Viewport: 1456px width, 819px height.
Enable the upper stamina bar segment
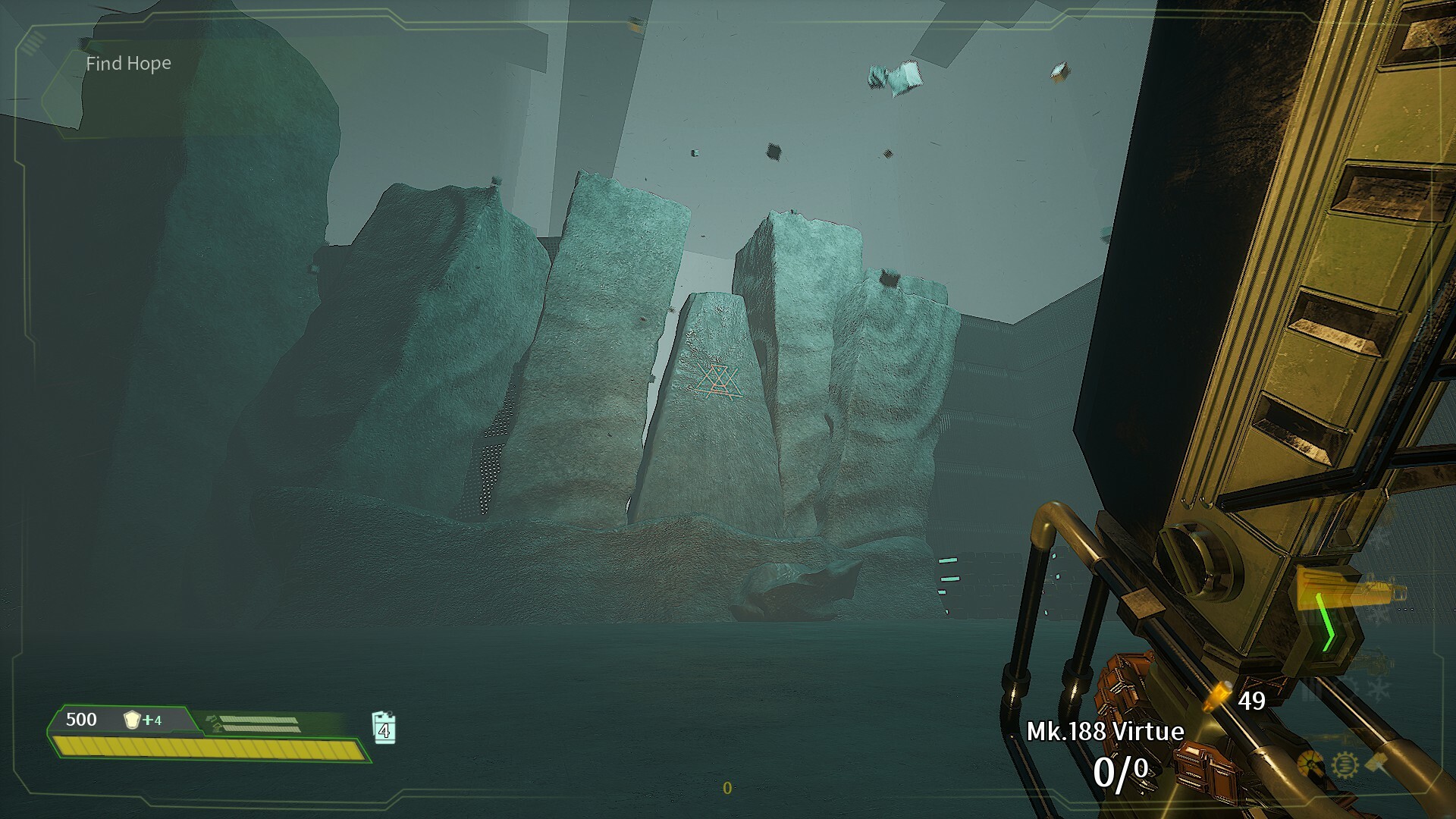tap(258, 719)
